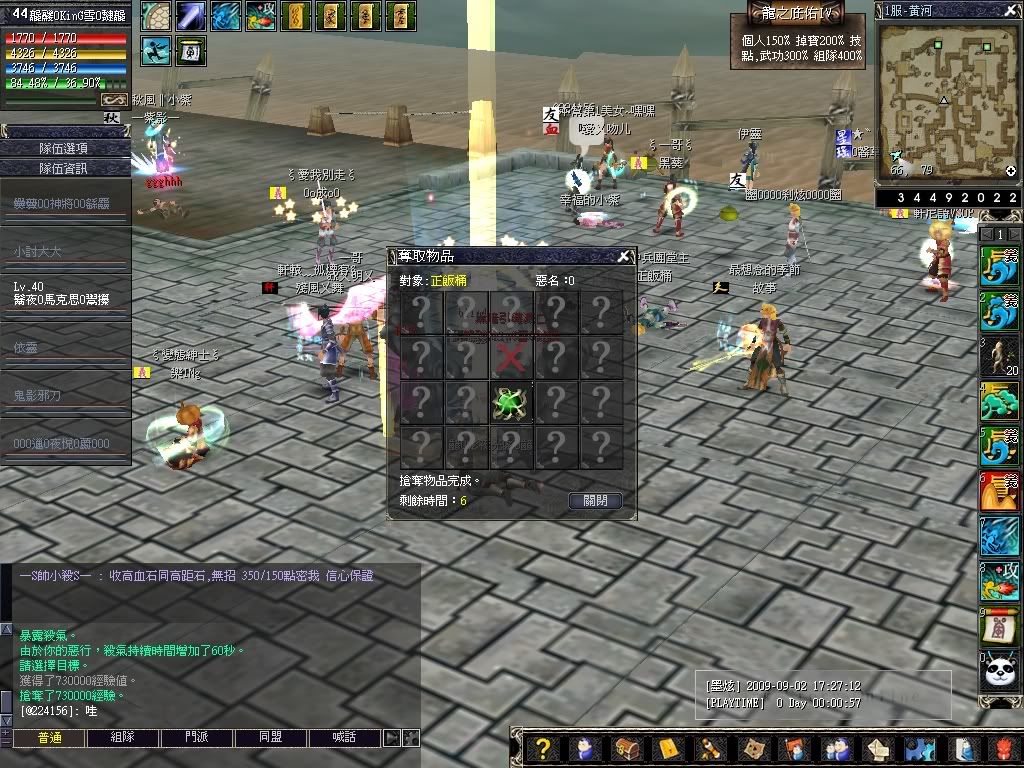The width and height of the screenshot is (1024, 768).
Task: Switch to the 組隊 party chat tab
Action: tap(122, 738)
